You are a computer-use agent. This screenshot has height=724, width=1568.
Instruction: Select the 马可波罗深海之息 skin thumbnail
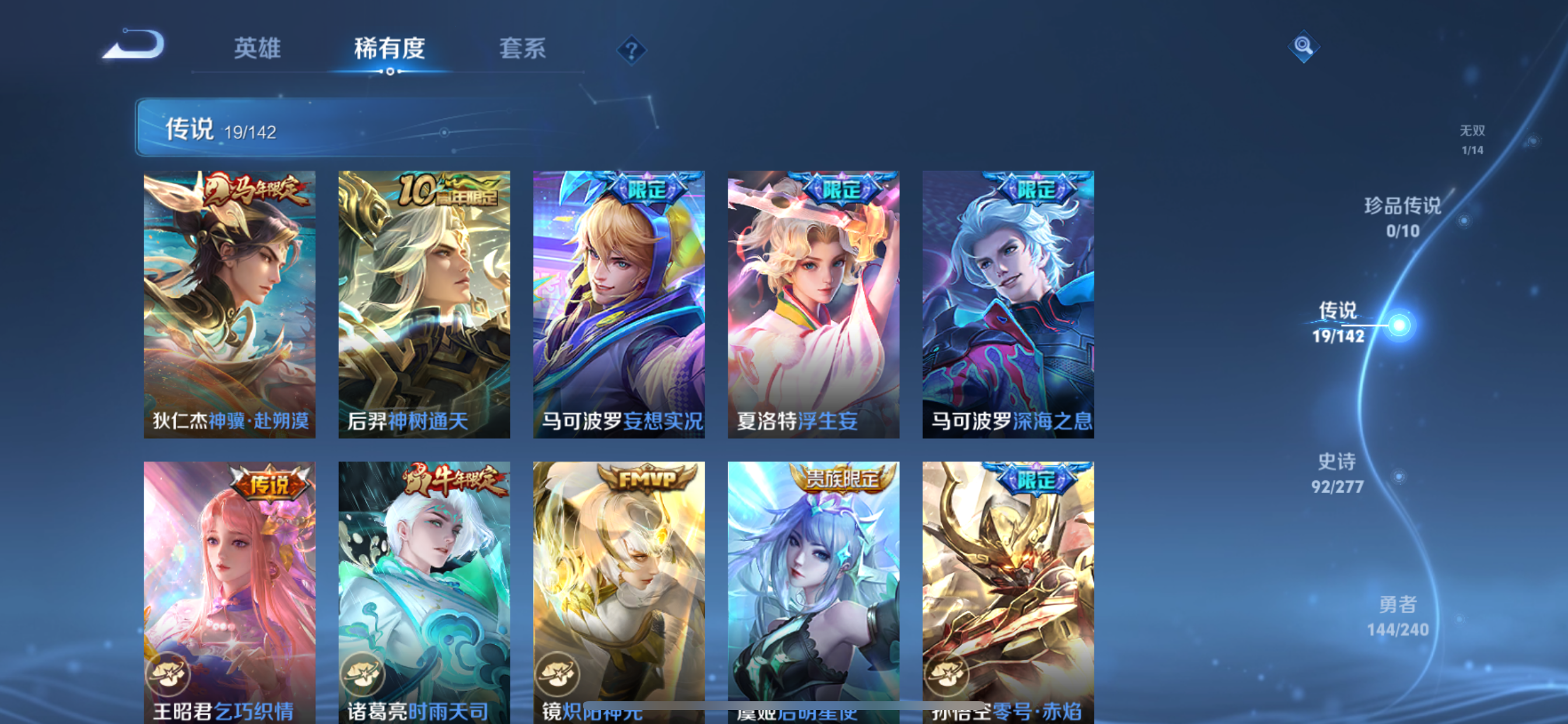pyautogui.click(x=1007, y=304)
